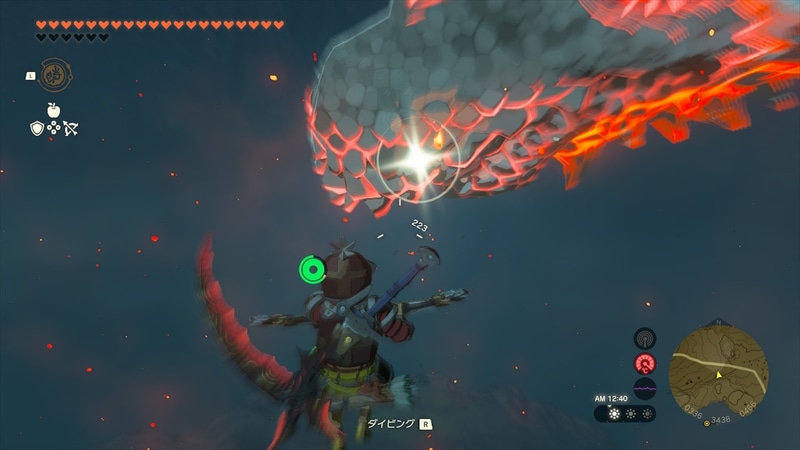This screenshot has width=800, height=450.
Task: Open the circular minimap
Action: (x=718, y=368)
